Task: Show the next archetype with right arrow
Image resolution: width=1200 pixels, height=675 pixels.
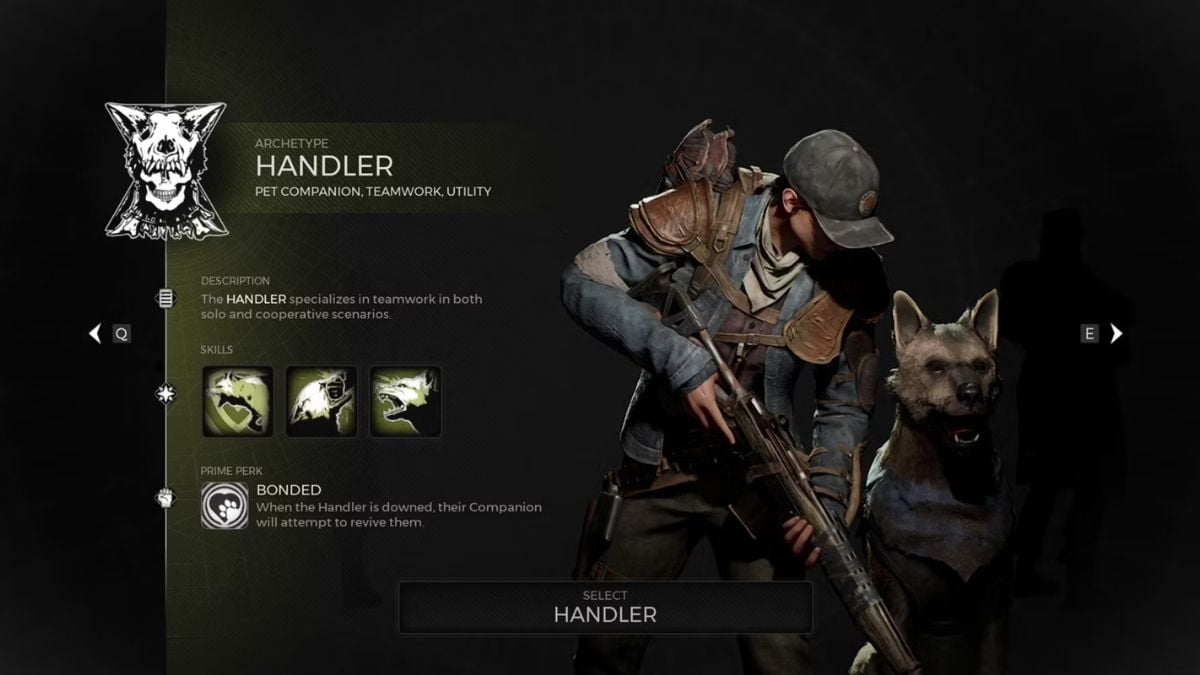Action: tap(1116, 334)
